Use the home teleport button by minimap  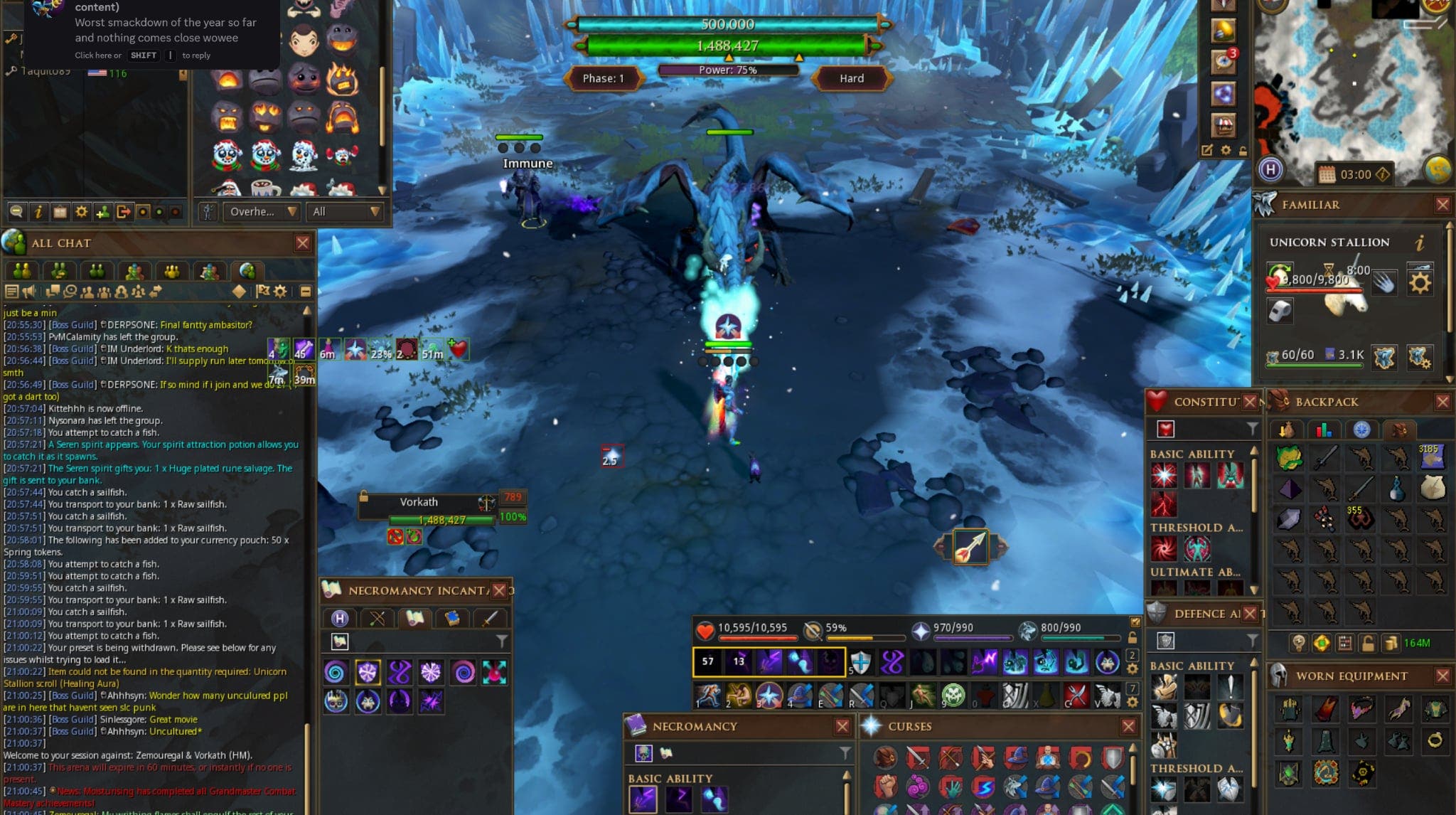coord(1270,169)
